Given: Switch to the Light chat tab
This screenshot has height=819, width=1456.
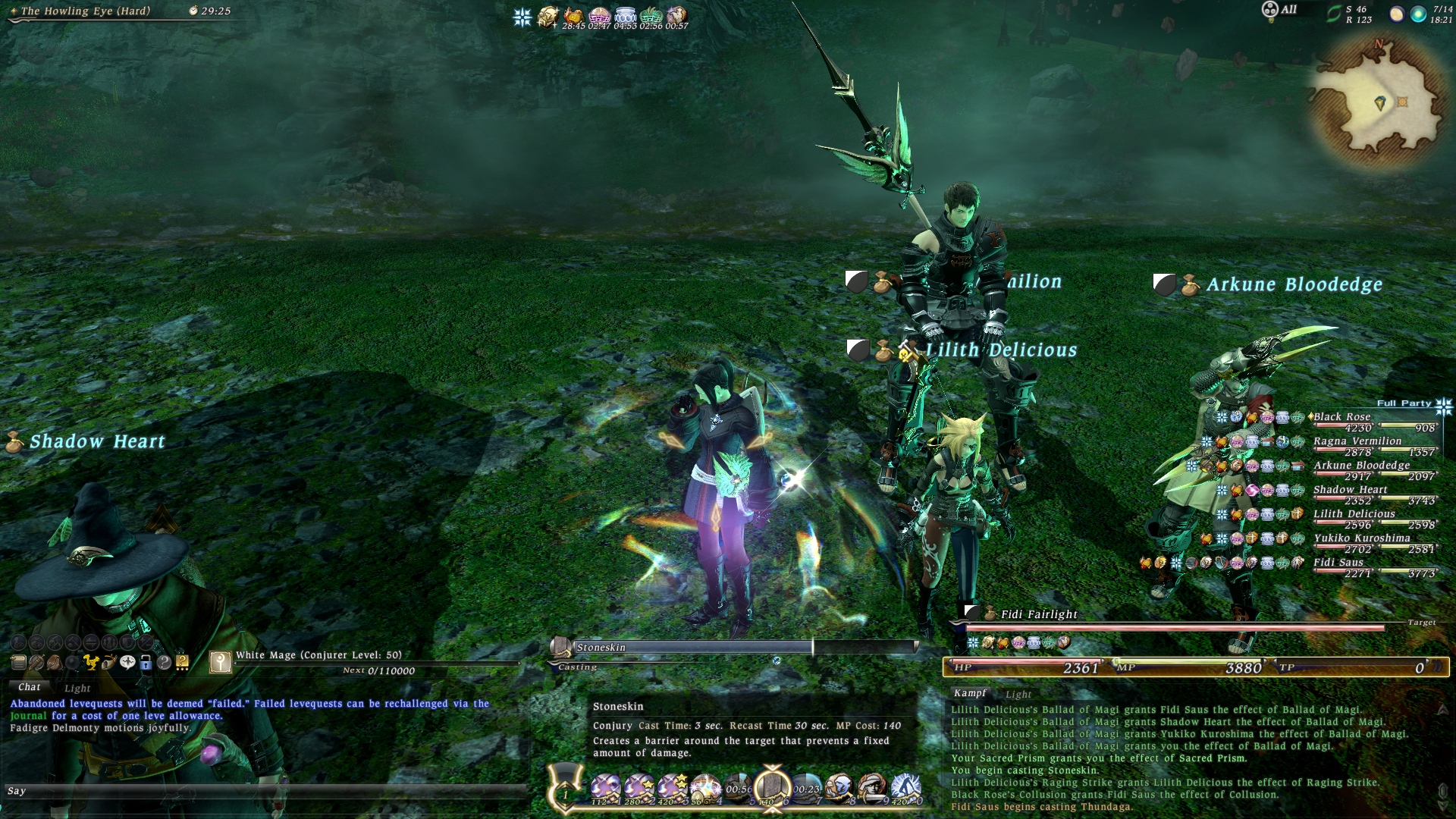Looking at the screenshot, I should [x=77, y=689].
